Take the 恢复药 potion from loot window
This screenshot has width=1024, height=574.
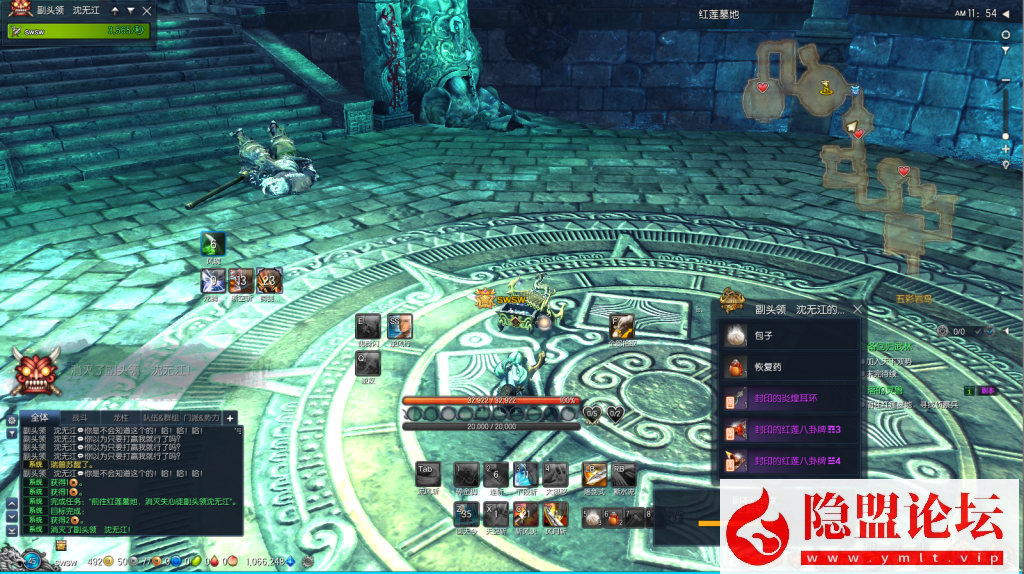(x=790, y=367)
